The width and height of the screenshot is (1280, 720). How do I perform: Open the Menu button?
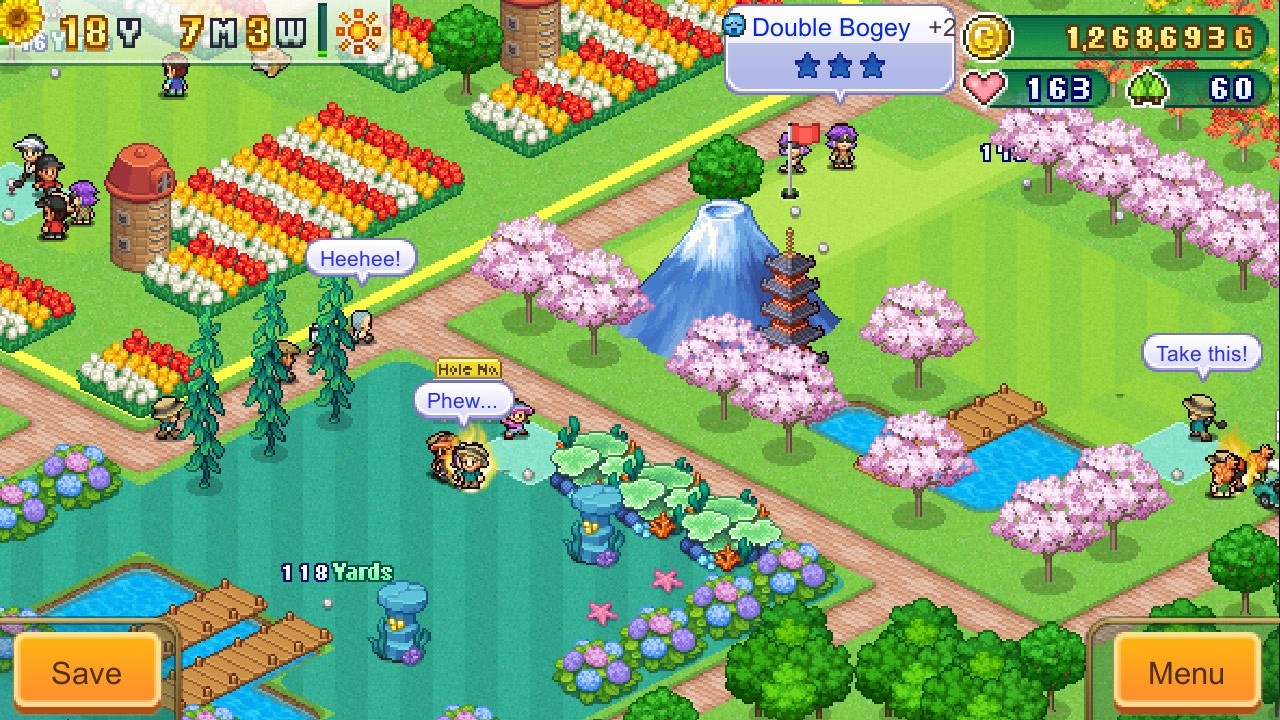pos(1186,673)
